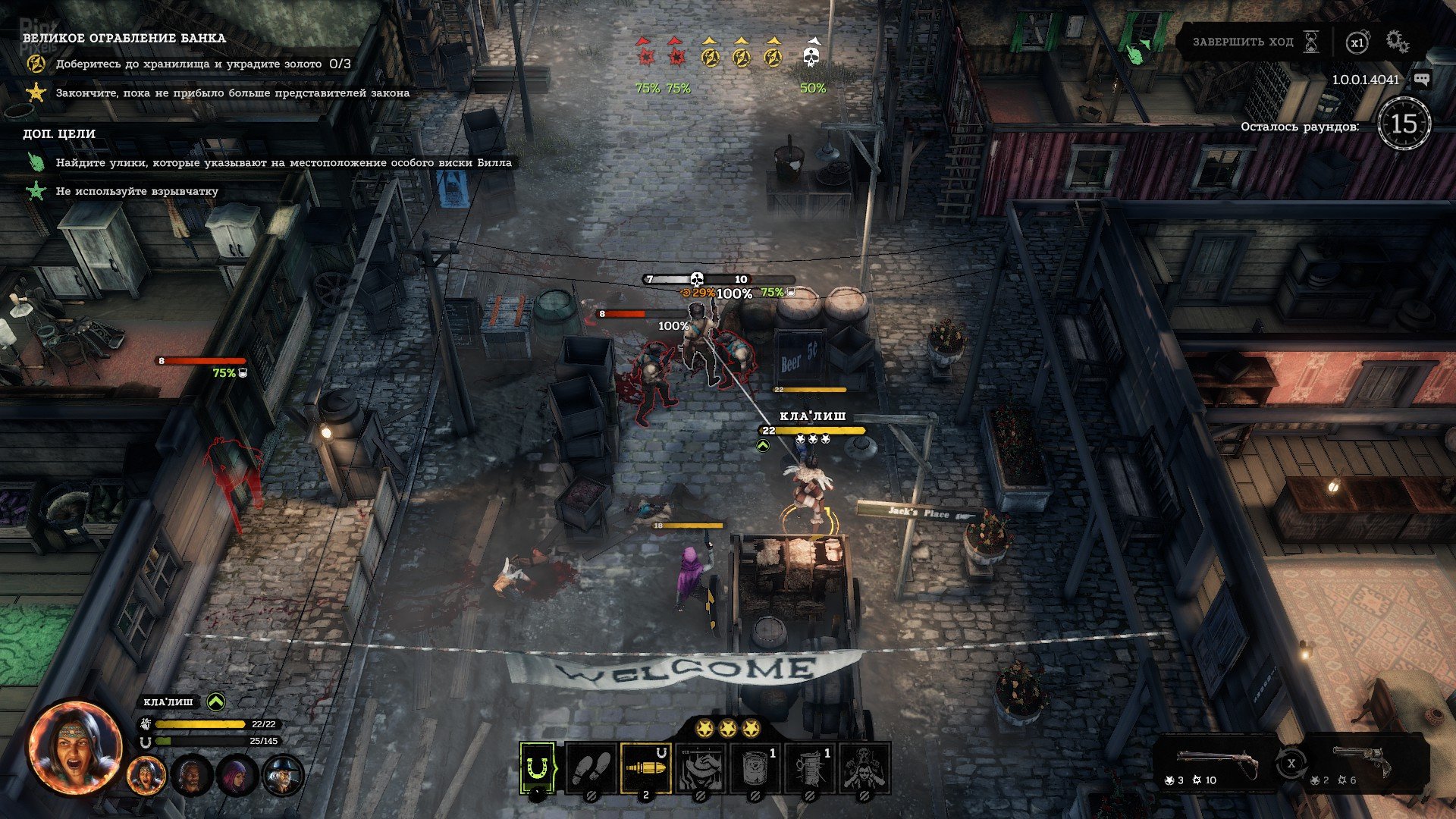This screenshot has height=819, width=1456.
Task: Use the barbed wire bundle item slot
Action: tap(809, 768)
